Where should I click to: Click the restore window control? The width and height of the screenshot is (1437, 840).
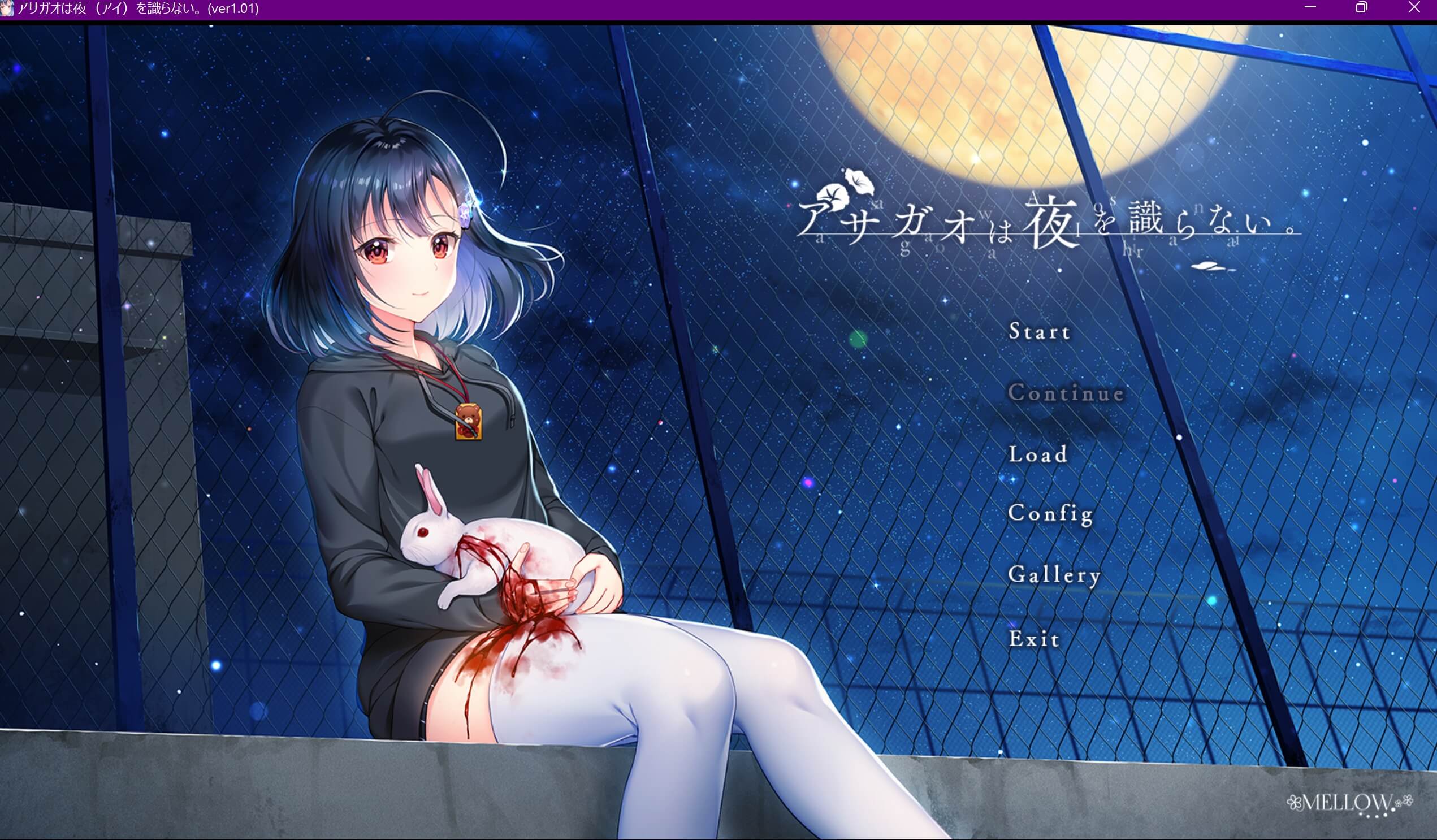tap(1362, 8)
